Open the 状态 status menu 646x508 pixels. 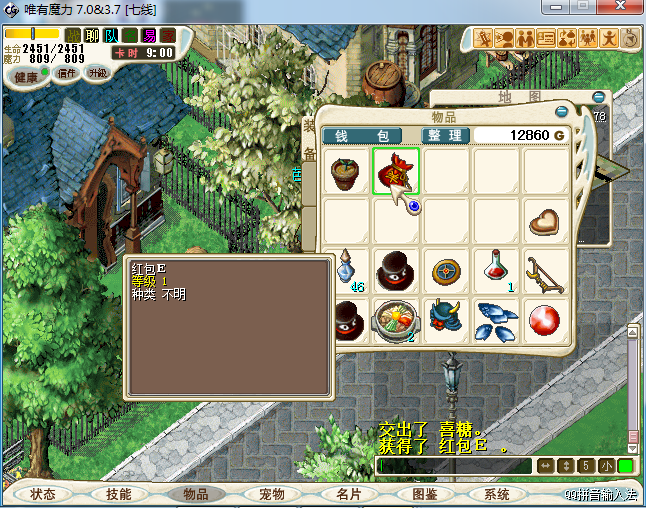point(43,494)
